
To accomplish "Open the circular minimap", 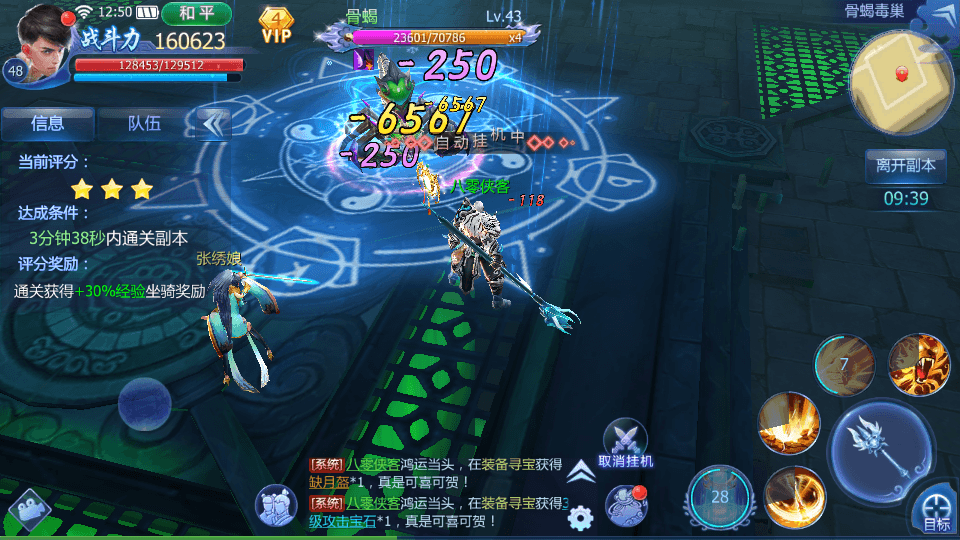I will coord(901,81).
